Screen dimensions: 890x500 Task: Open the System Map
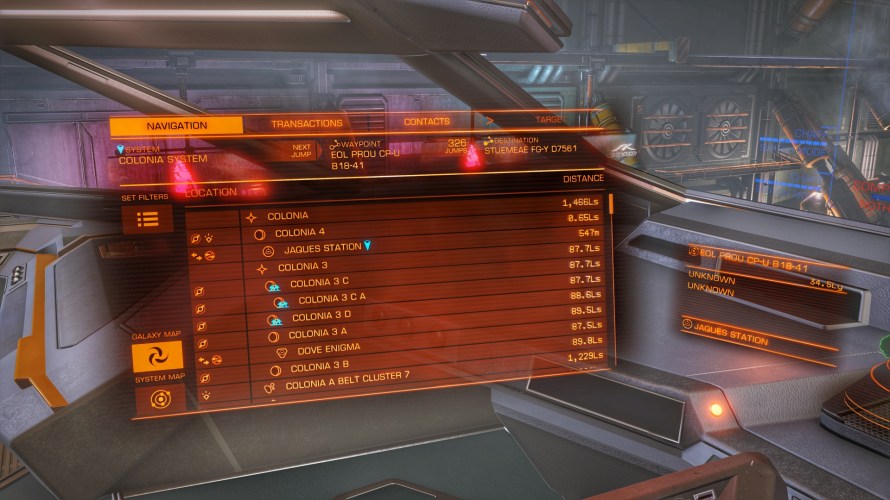pos(160,400)
